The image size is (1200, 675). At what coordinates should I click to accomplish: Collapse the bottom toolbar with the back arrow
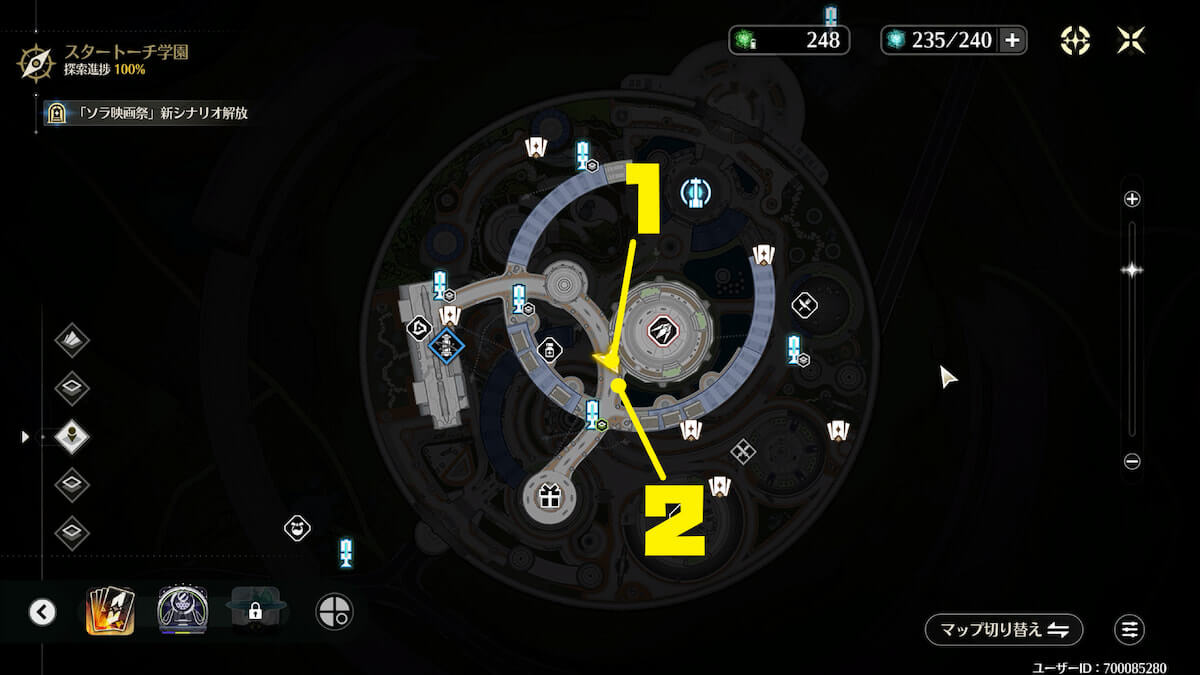point(42,611)
